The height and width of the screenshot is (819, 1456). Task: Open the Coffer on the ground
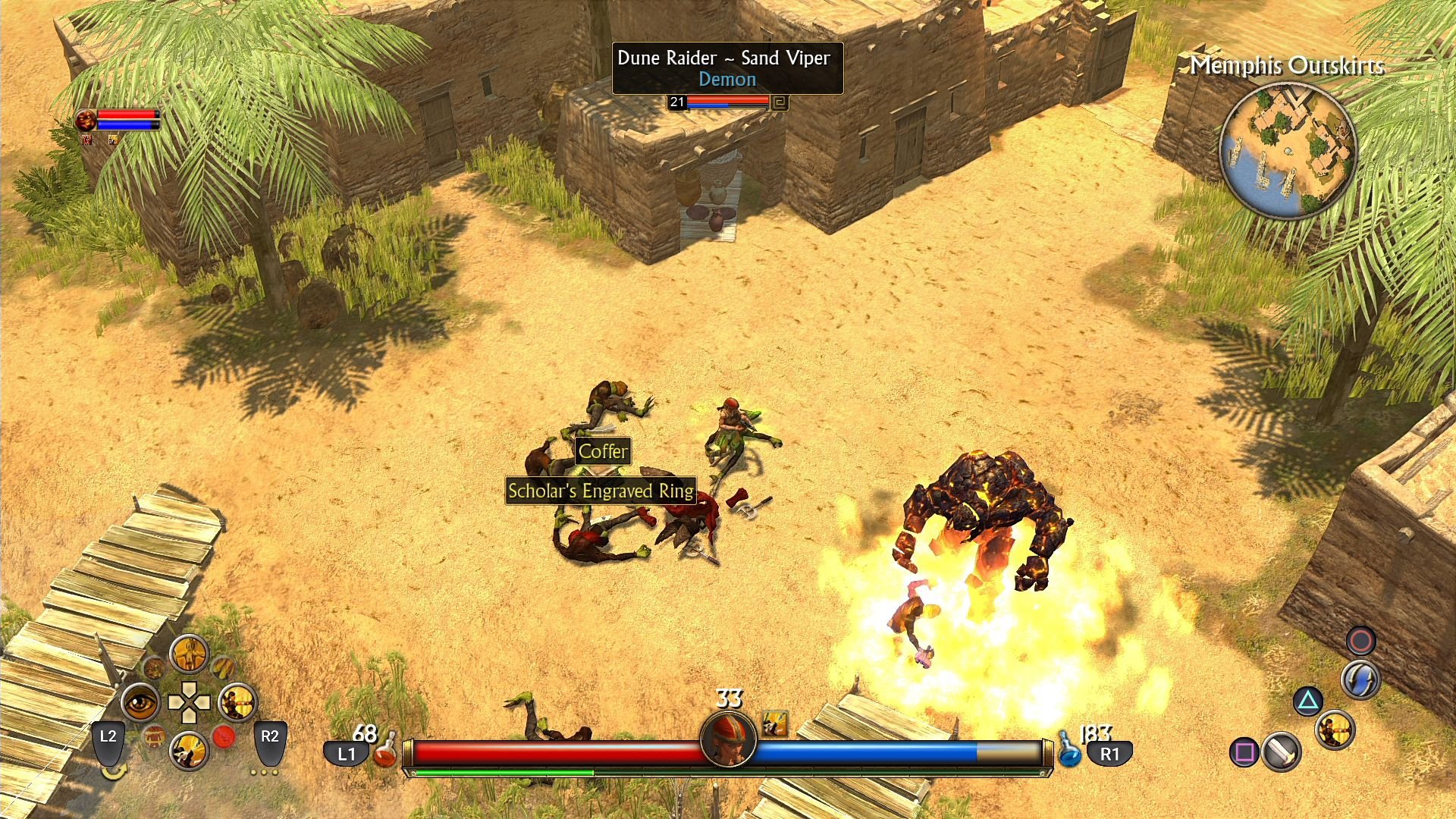(603, 451)
